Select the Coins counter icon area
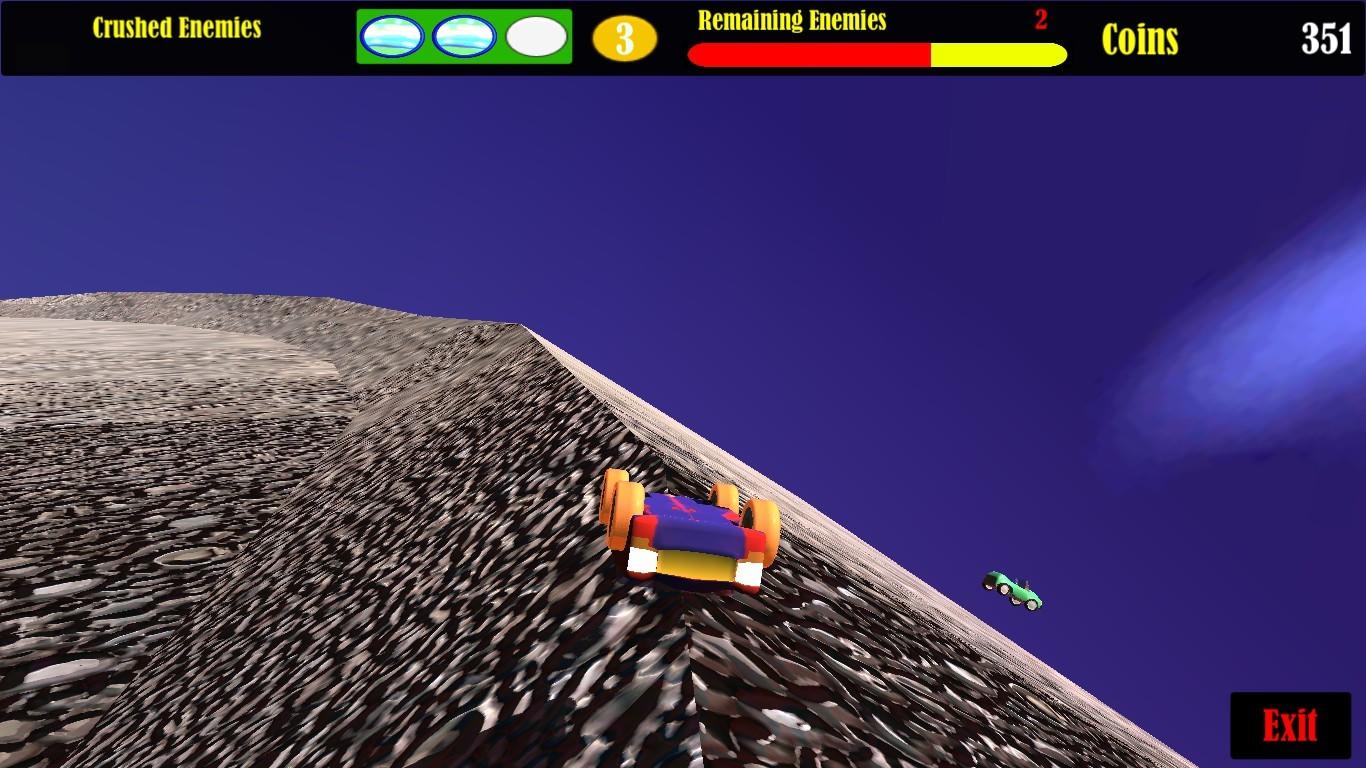Viewport: 1366px width, 768px height. click(x=1141, y=40)
